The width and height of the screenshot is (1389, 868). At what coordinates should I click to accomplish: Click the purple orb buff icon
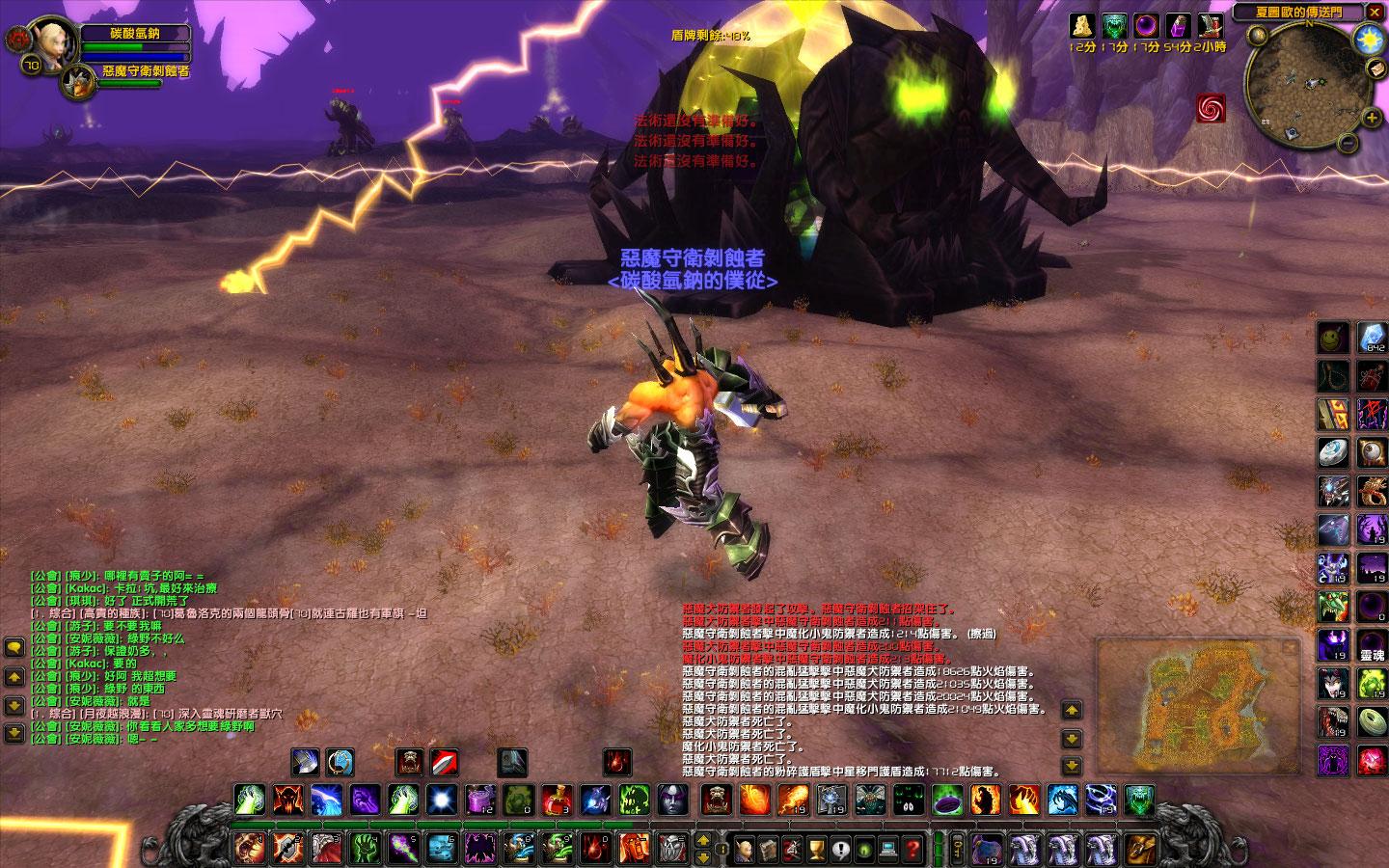click(x=1146, y=26)
